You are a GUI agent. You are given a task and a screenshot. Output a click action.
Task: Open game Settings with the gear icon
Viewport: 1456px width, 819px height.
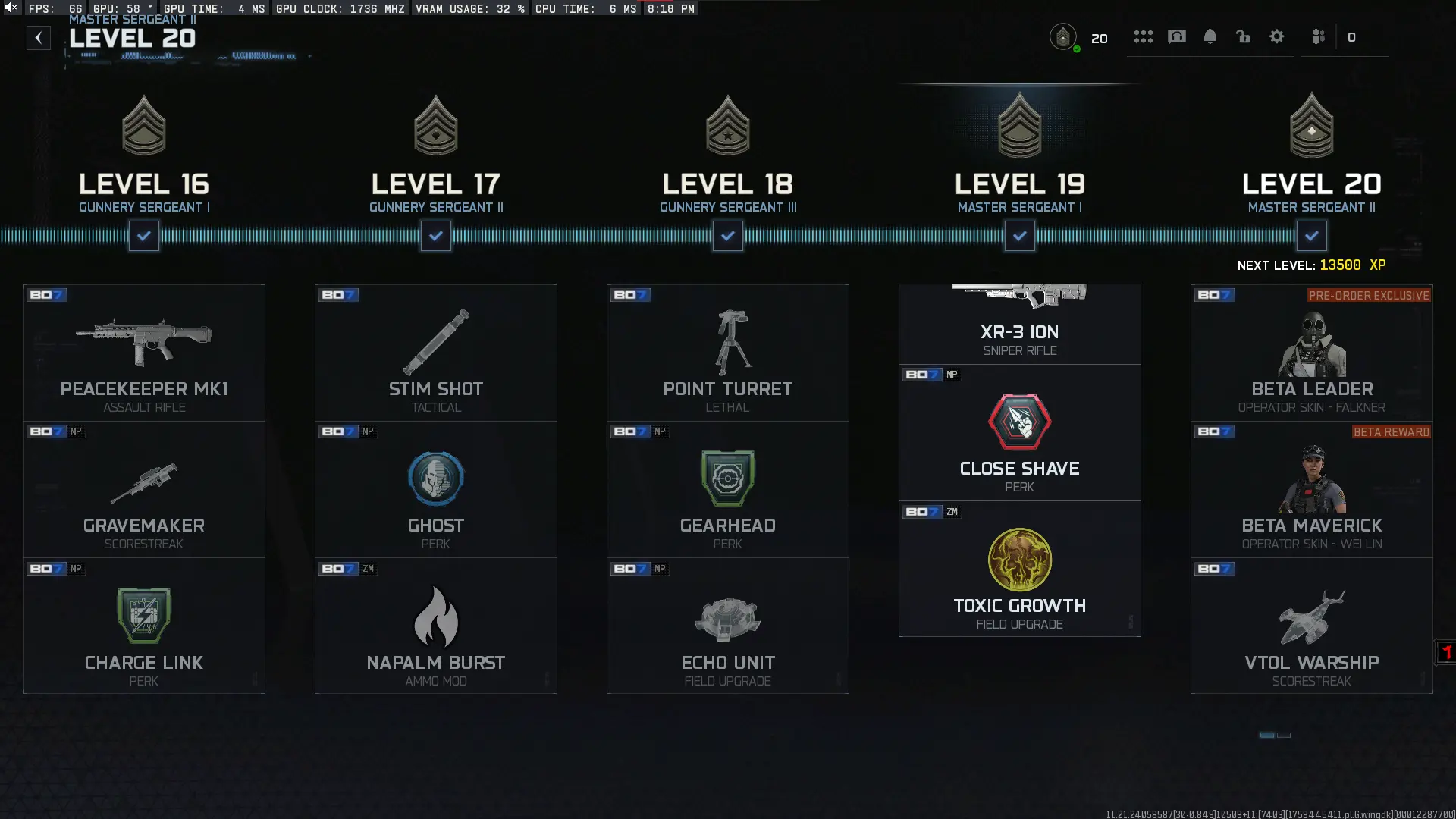[x=1277, y=36]
